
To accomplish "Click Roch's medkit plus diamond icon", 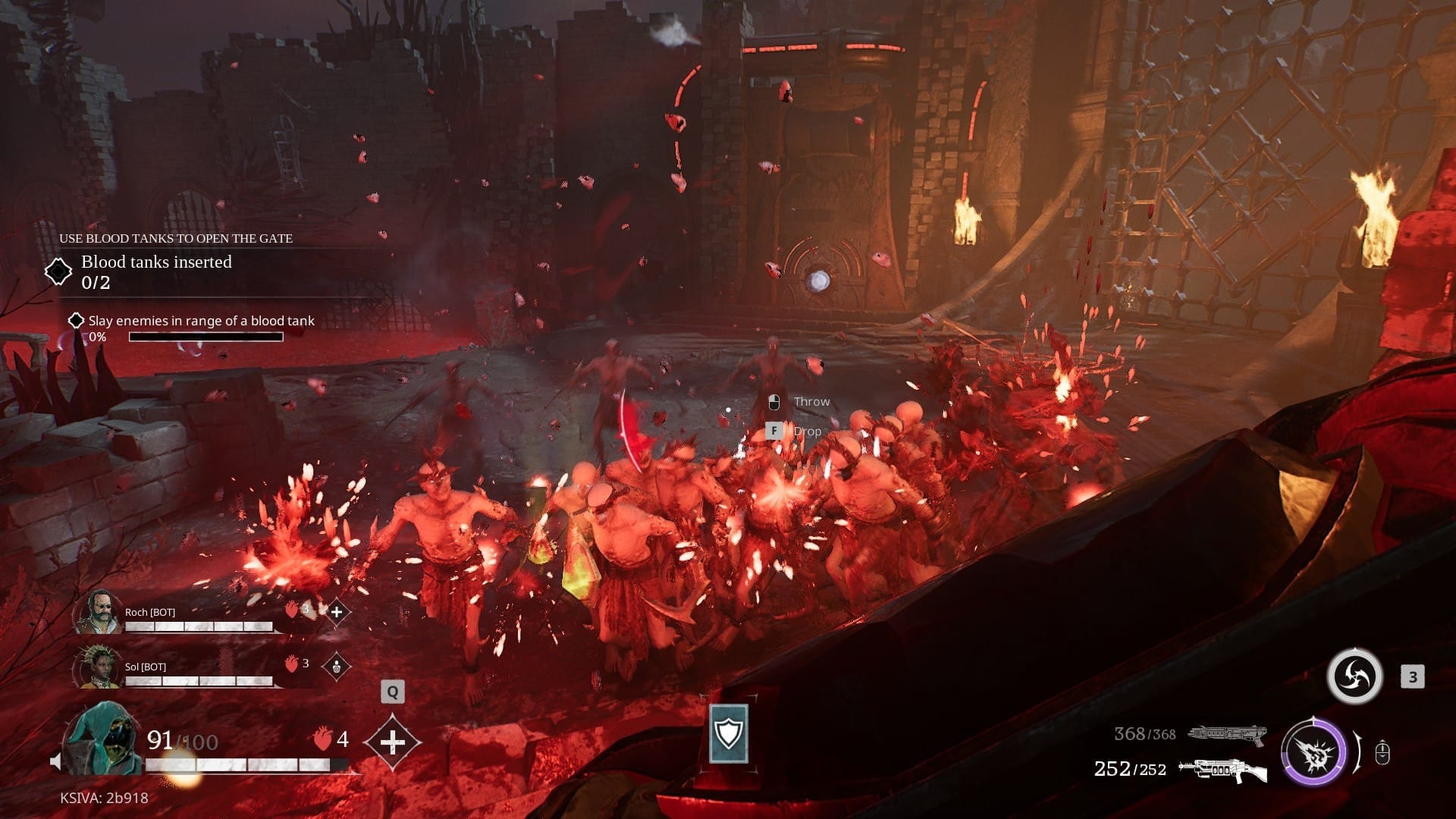I will [337, 611].
